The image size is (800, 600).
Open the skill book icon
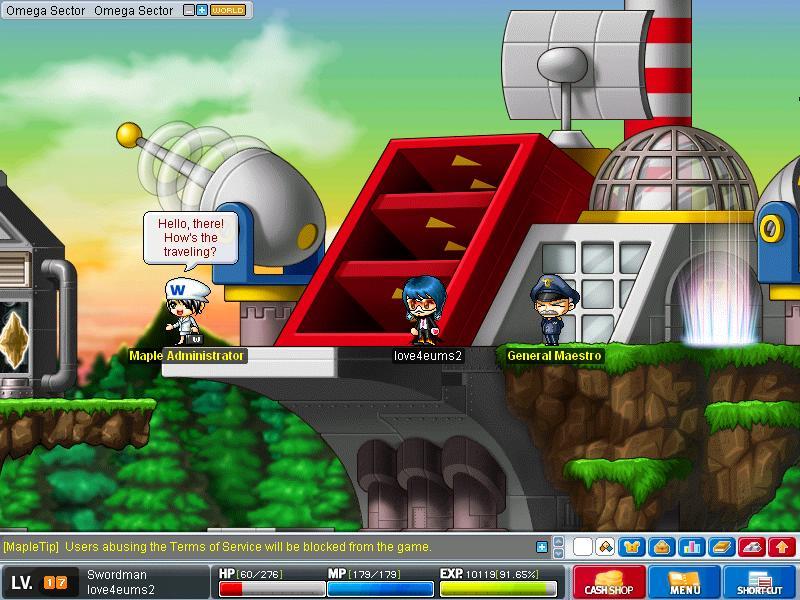click(x=721, y=547)
